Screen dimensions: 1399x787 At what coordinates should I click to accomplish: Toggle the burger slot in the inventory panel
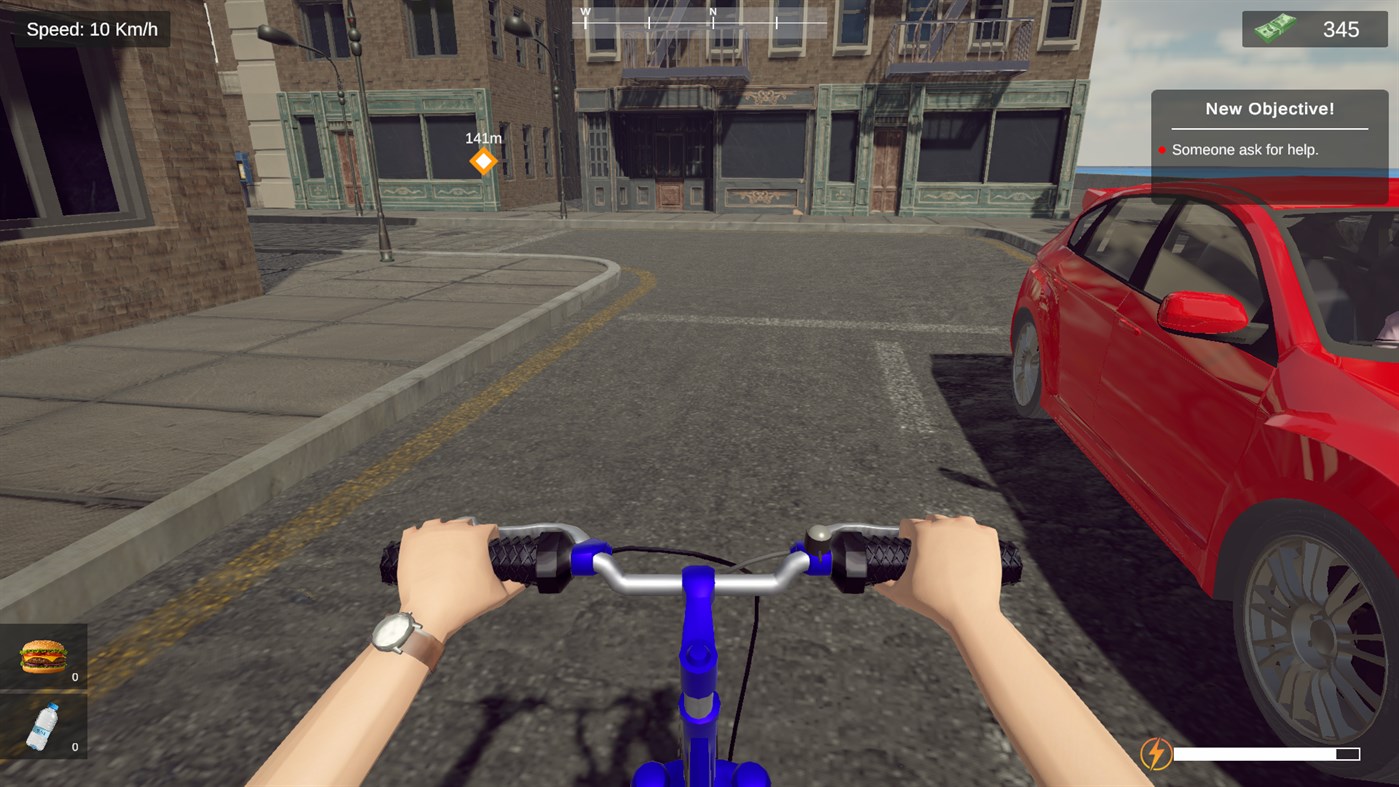click(42, 655)
